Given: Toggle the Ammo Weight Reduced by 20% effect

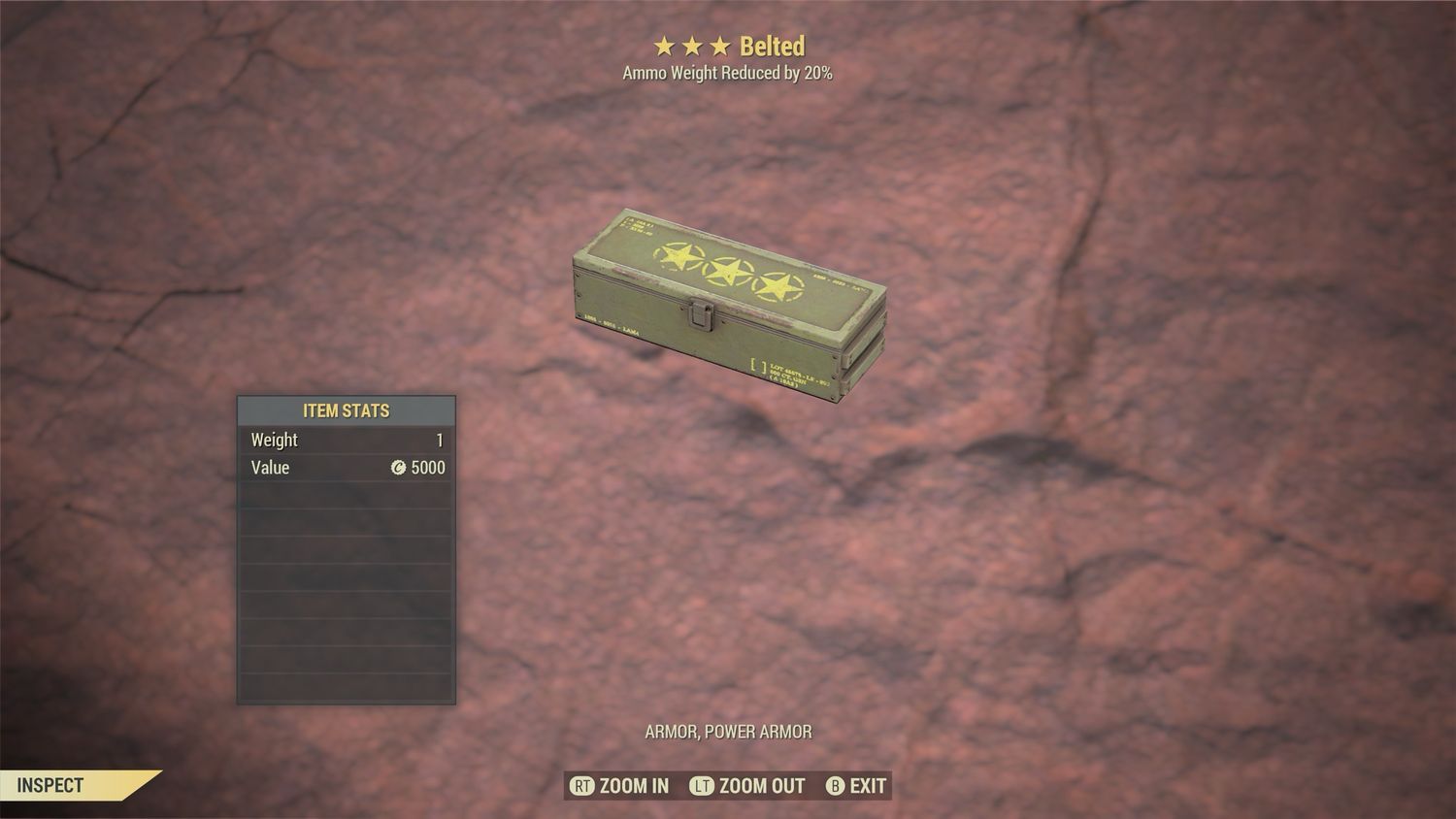Looking at the screenshot, I should [x=726, y=72].
